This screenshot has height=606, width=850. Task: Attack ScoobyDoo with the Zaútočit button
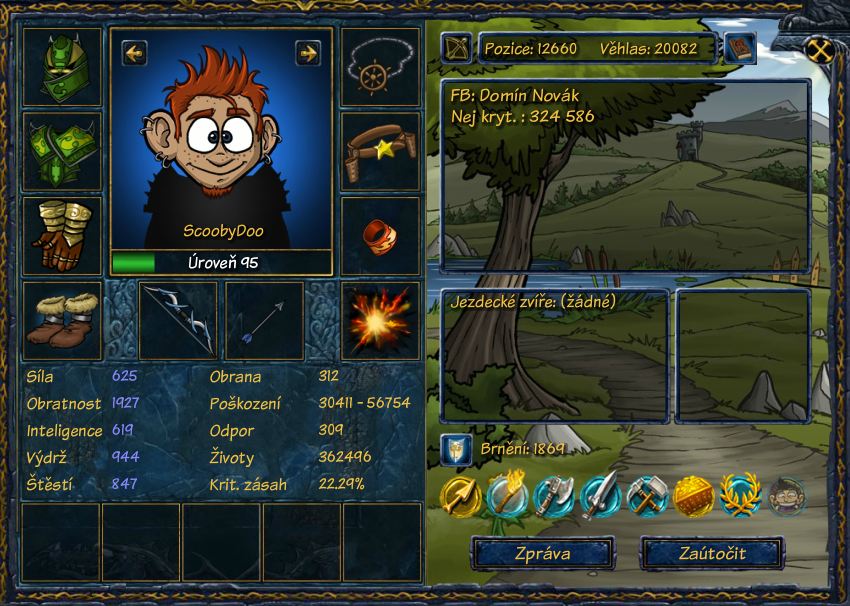[711, 553]
